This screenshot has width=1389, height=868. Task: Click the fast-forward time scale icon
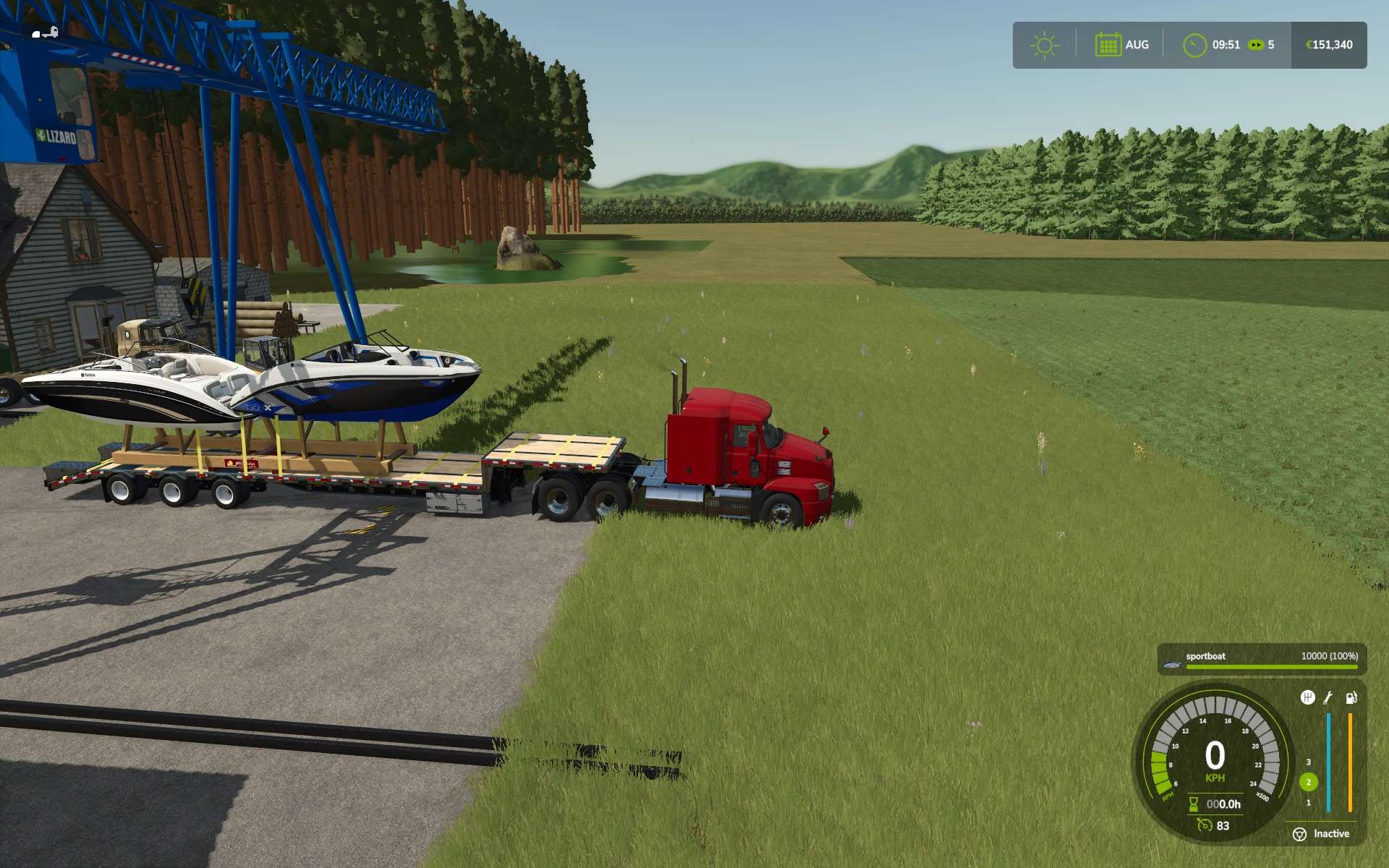[x=1256, y=45]
